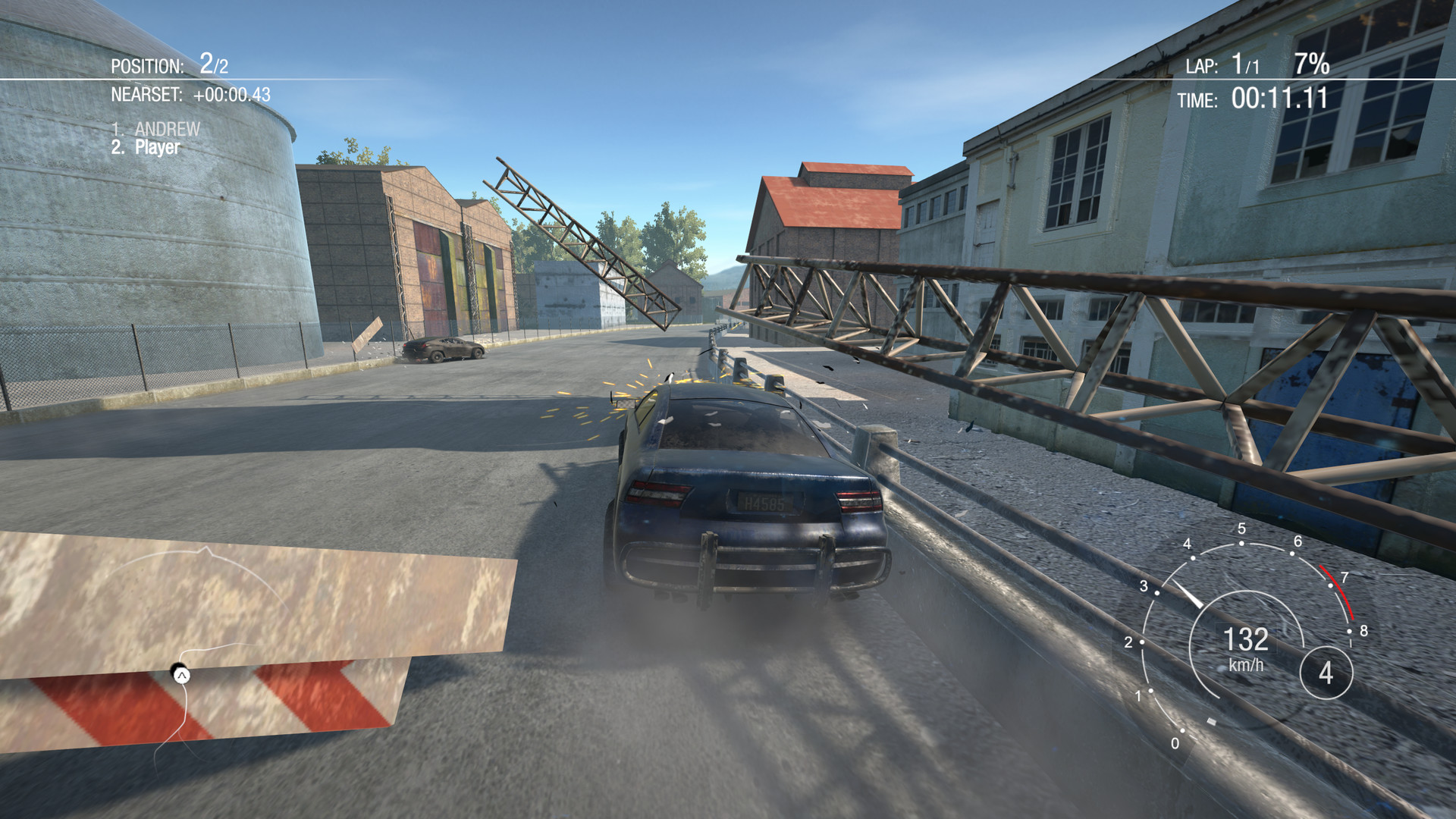
Task: Select Player in the standings list
Action: pos(152,149)
